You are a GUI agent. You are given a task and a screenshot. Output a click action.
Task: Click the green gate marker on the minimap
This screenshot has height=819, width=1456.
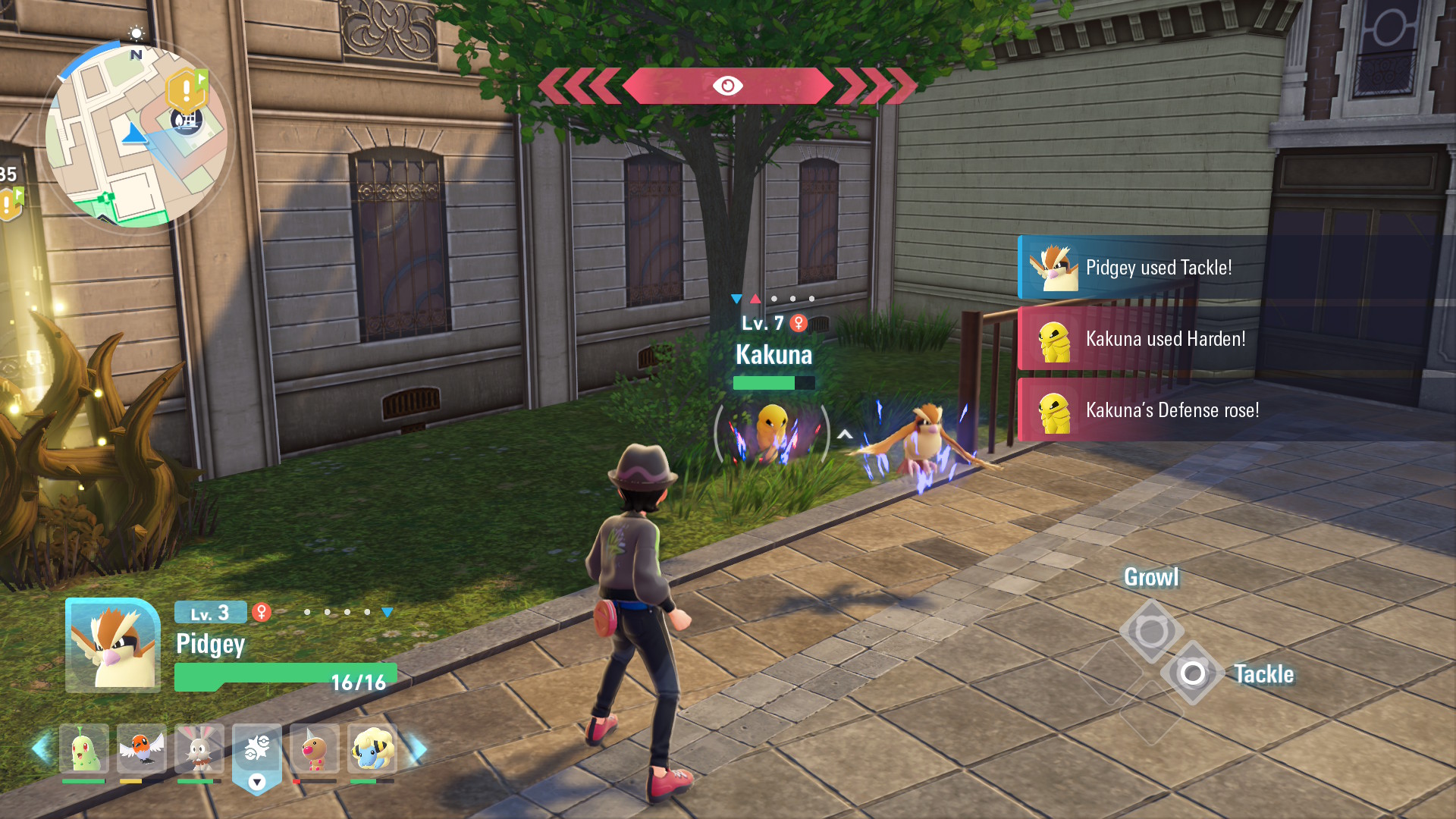click(105, 199)
